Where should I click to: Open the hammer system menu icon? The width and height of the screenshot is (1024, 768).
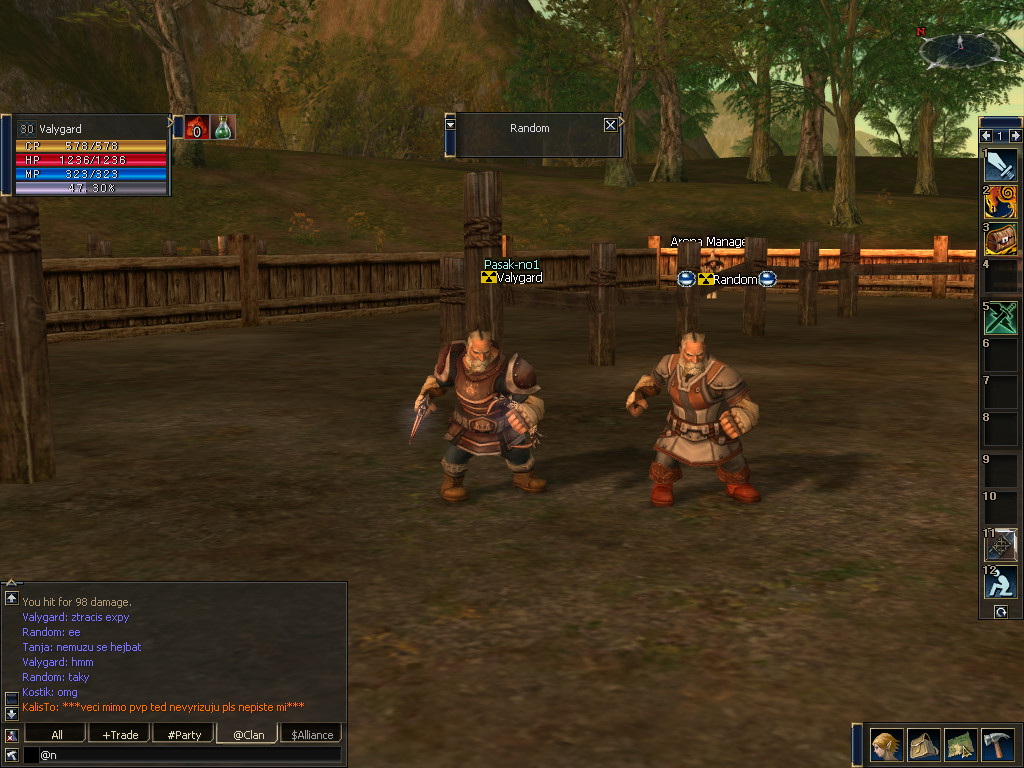997,745
